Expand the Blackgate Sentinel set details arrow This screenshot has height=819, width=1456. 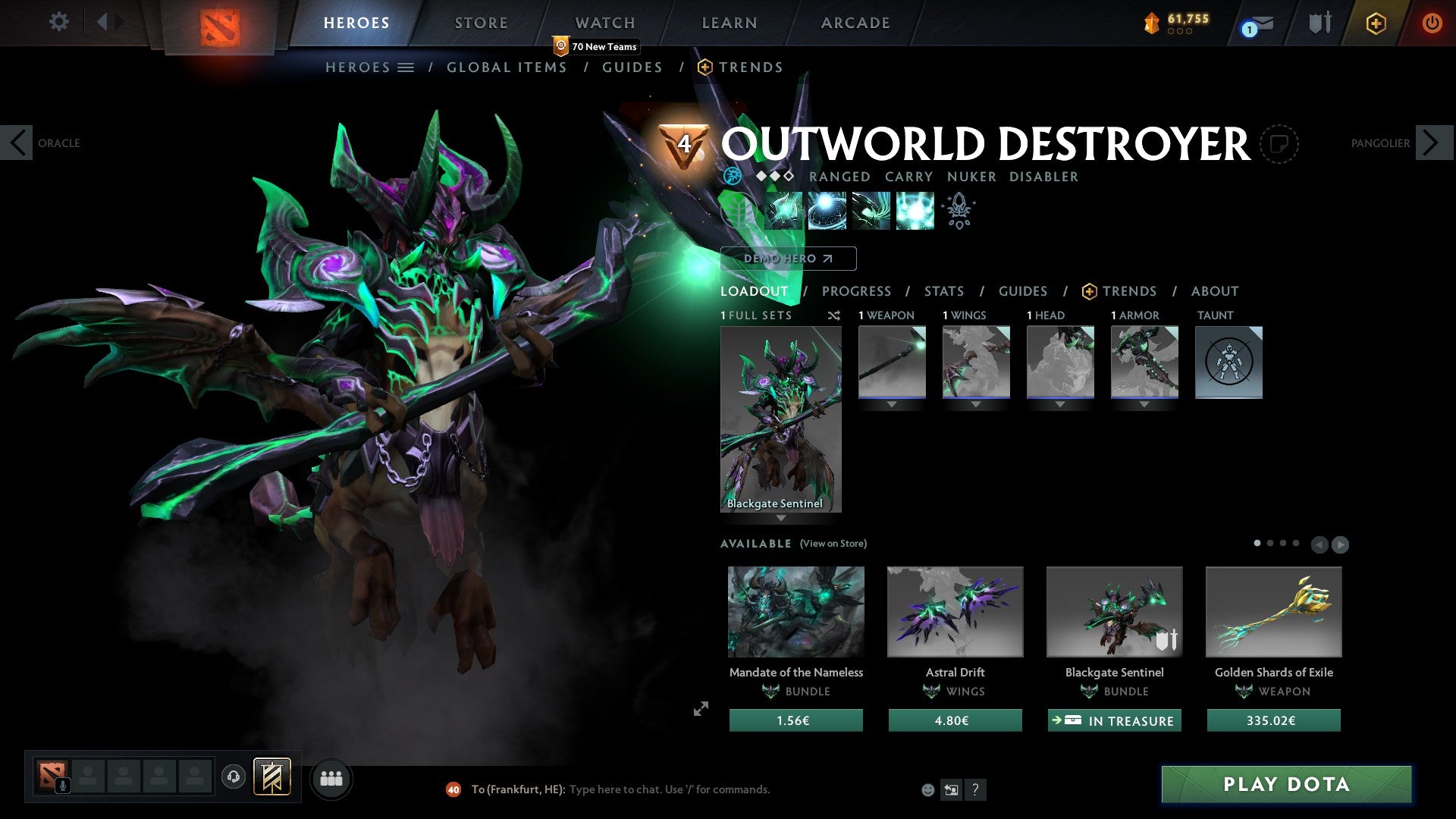[781, 518]
